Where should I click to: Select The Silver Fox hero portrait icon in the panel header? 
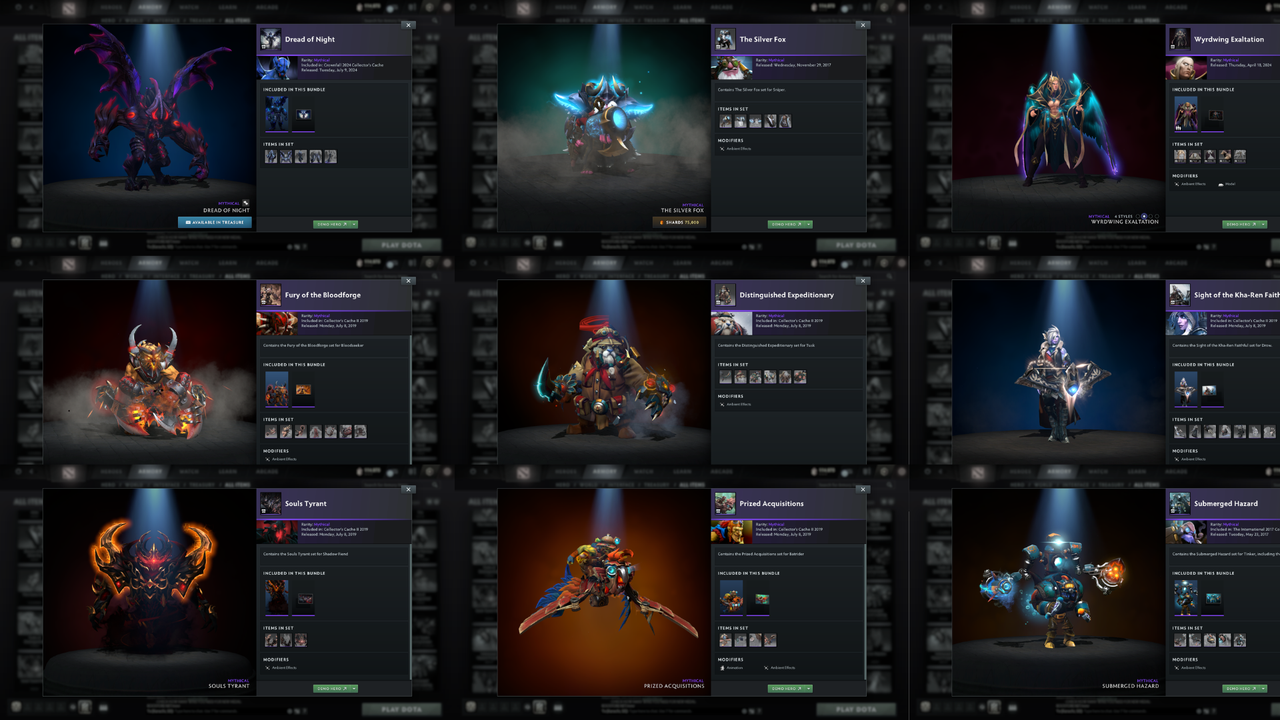coord(724,38)
